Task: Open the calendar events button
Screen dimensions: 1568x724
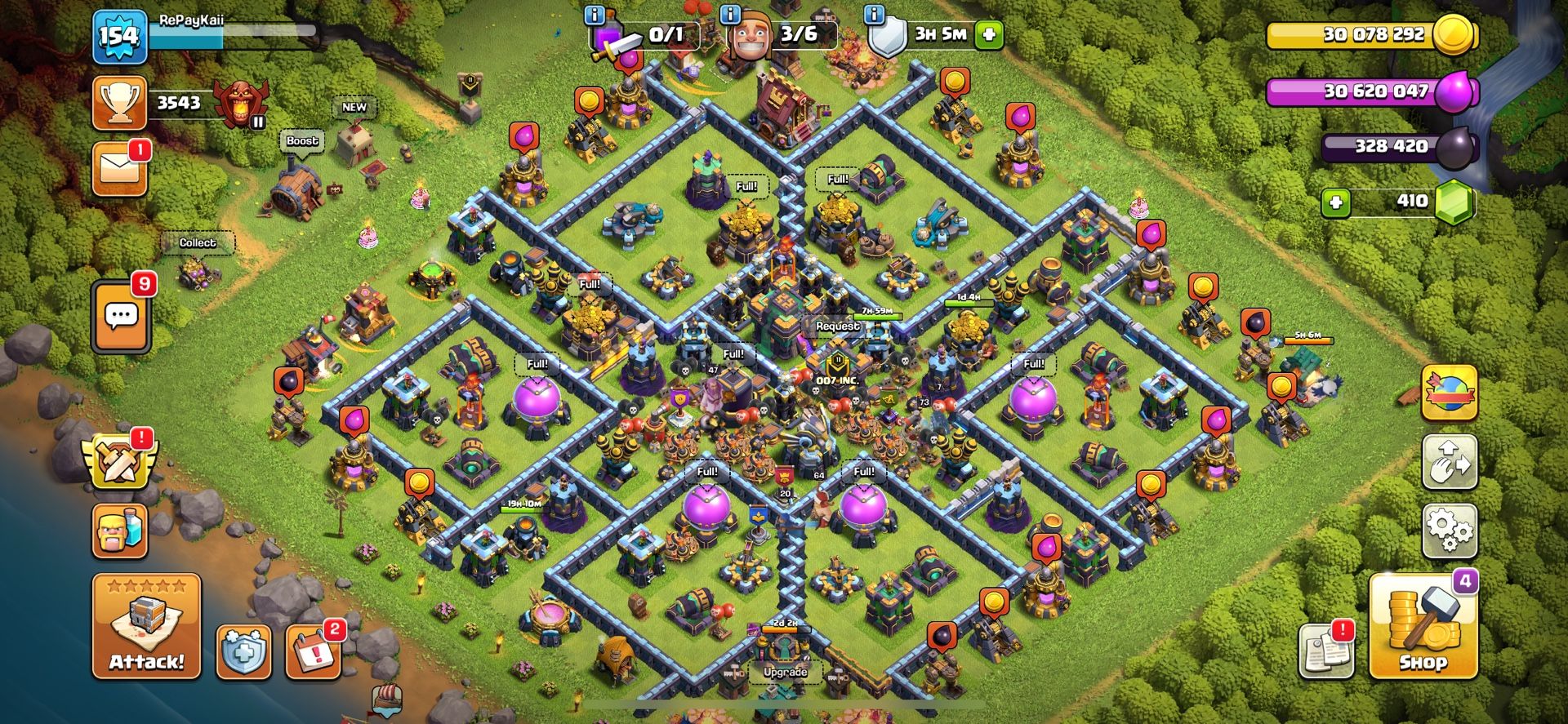Action: point(313,652)
